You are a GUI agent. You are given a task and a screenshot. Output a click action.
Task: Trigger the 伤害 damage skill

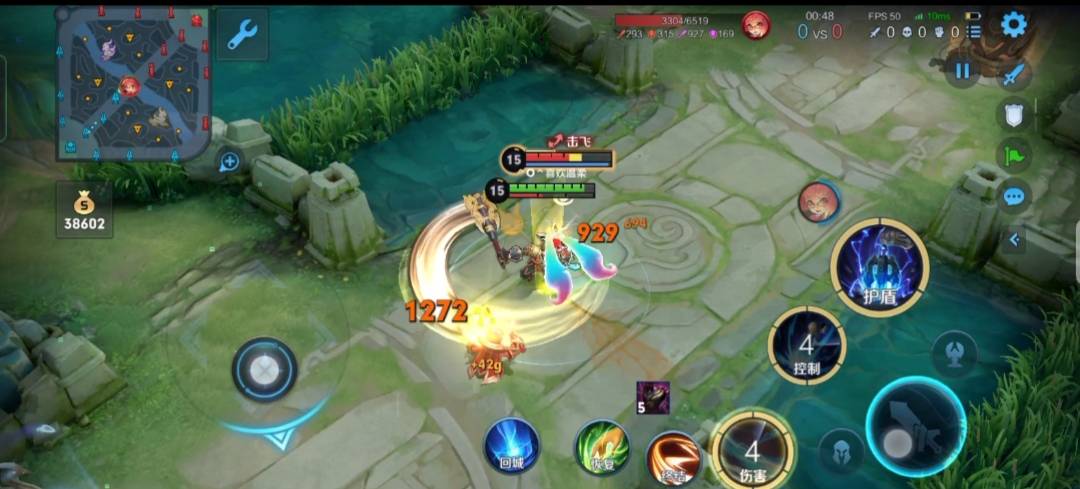pos(753,446)
